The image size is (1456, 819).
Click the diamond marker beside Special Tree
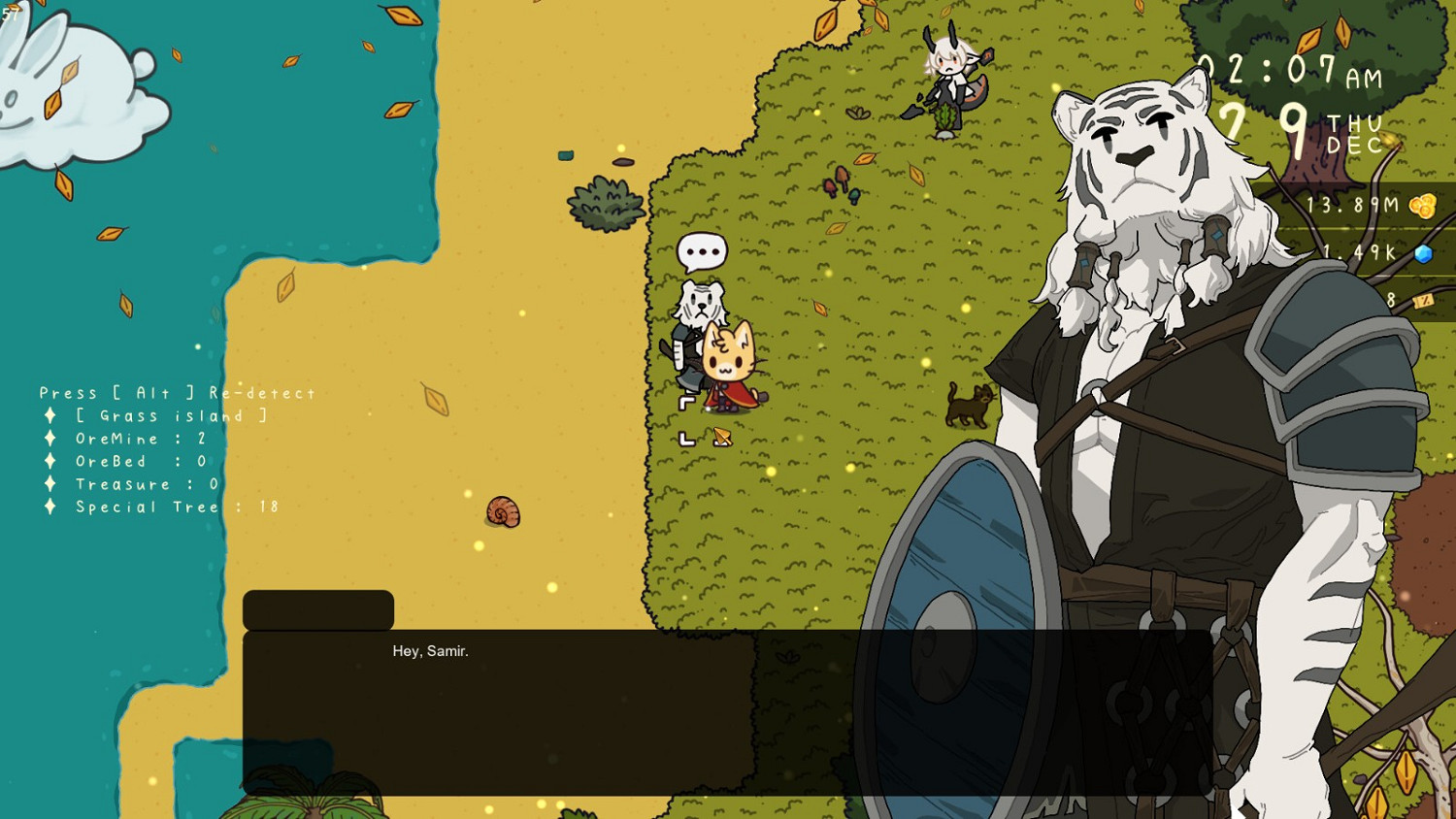click(51, 507)
